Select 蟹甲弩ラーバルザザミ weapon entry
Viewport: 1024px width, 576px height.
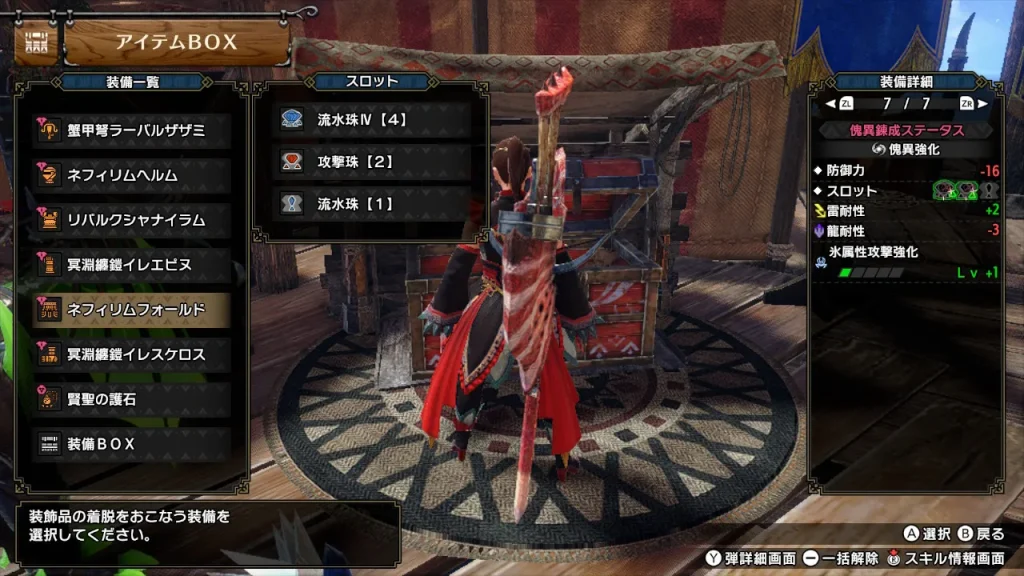tap(132, 130)
